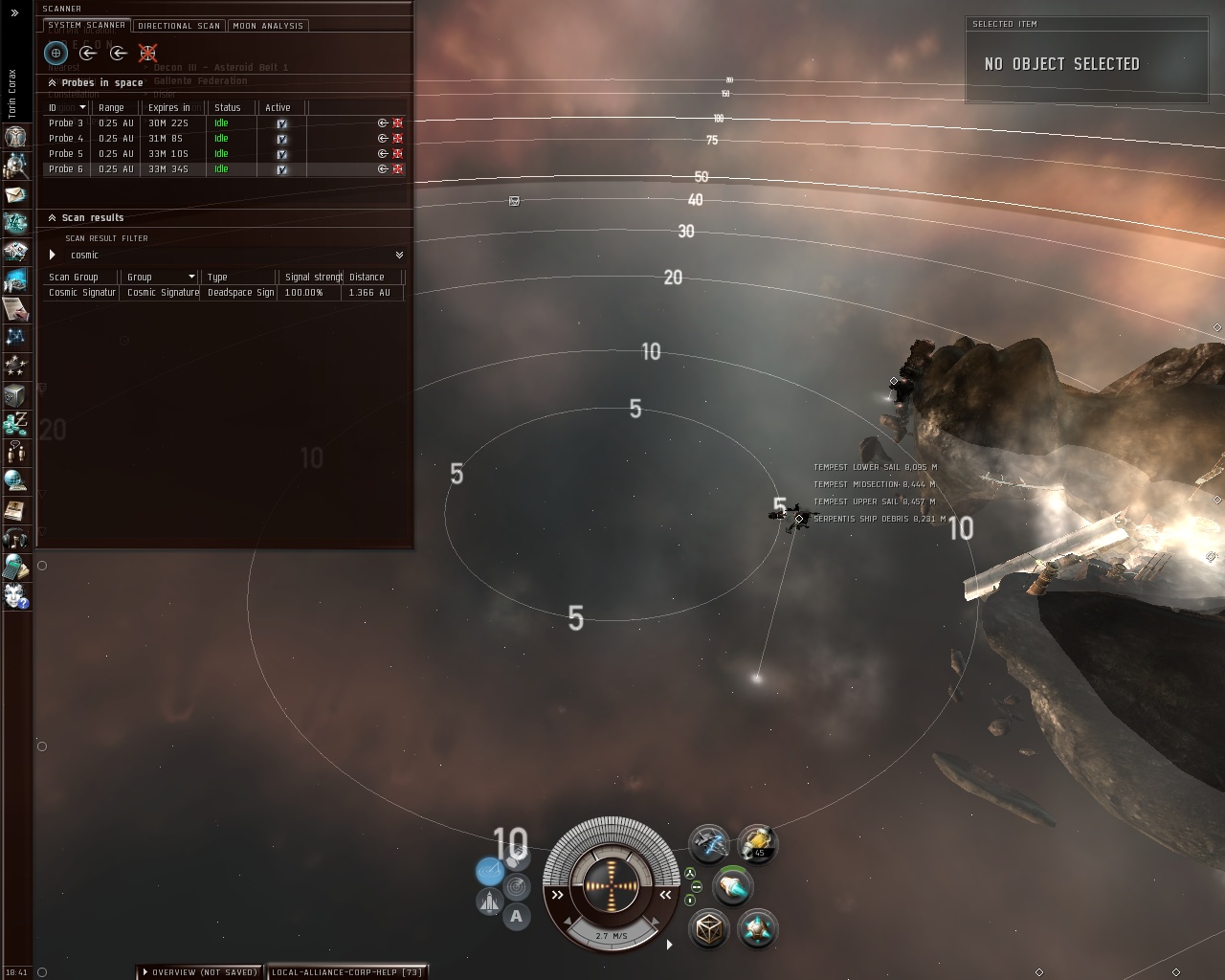Expand the sidebar with the double-arrow button
1225x980 pixels.
click(14, 12)
